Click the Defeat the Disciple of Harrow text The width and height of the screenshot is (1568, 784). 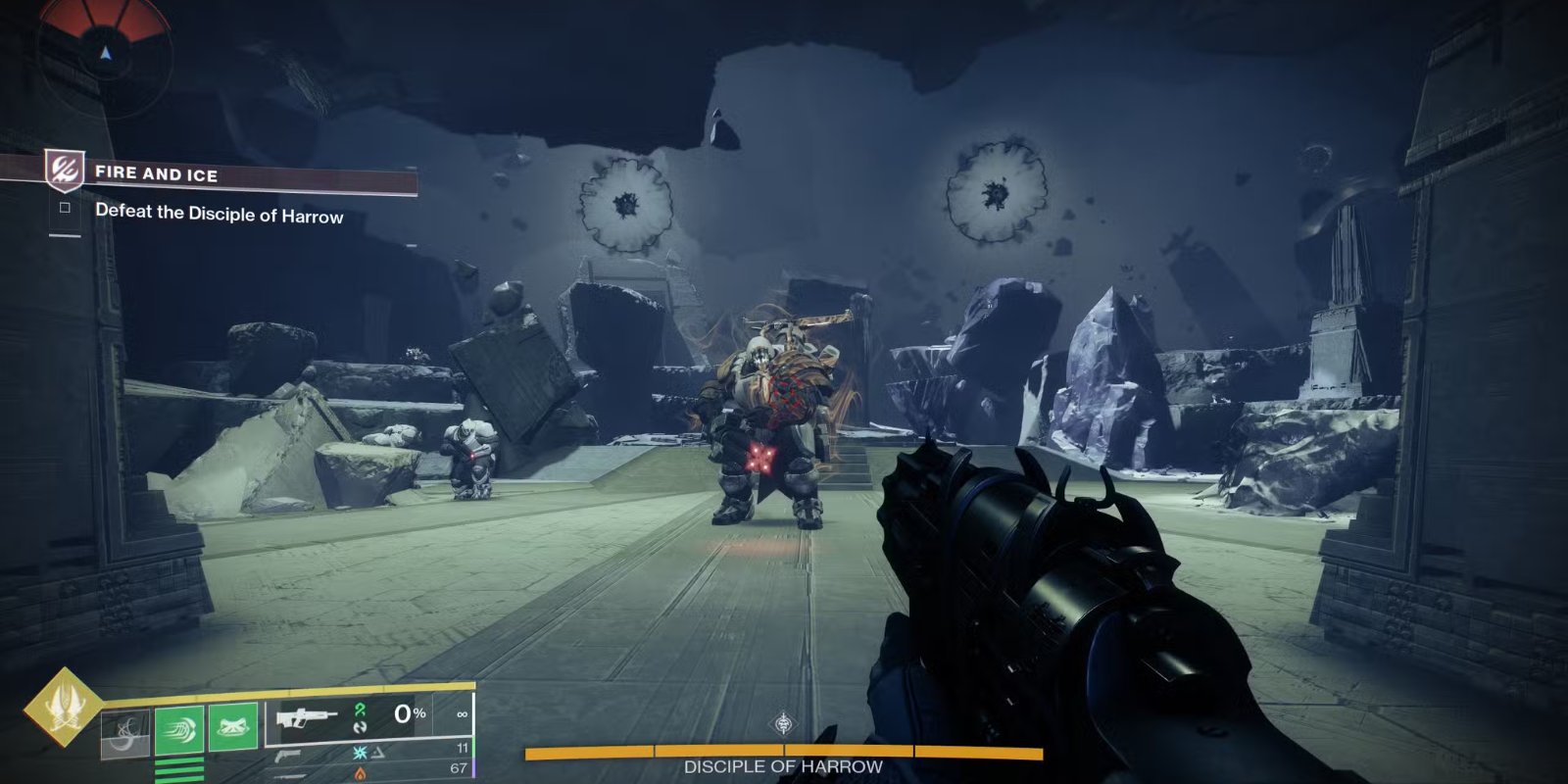(x=220, y=218)
